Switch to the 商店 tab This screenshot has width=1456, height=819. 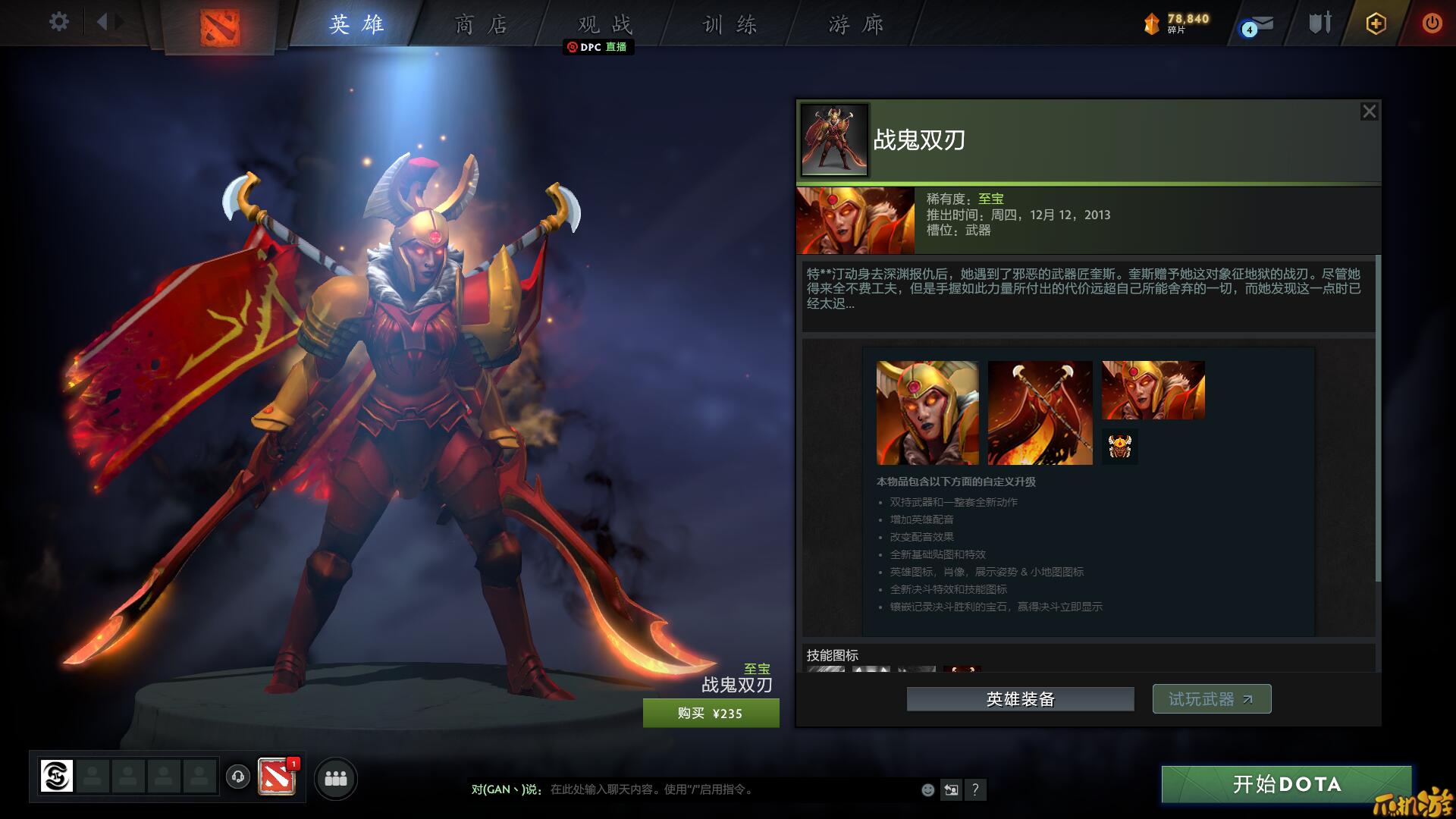click(478, 24)
